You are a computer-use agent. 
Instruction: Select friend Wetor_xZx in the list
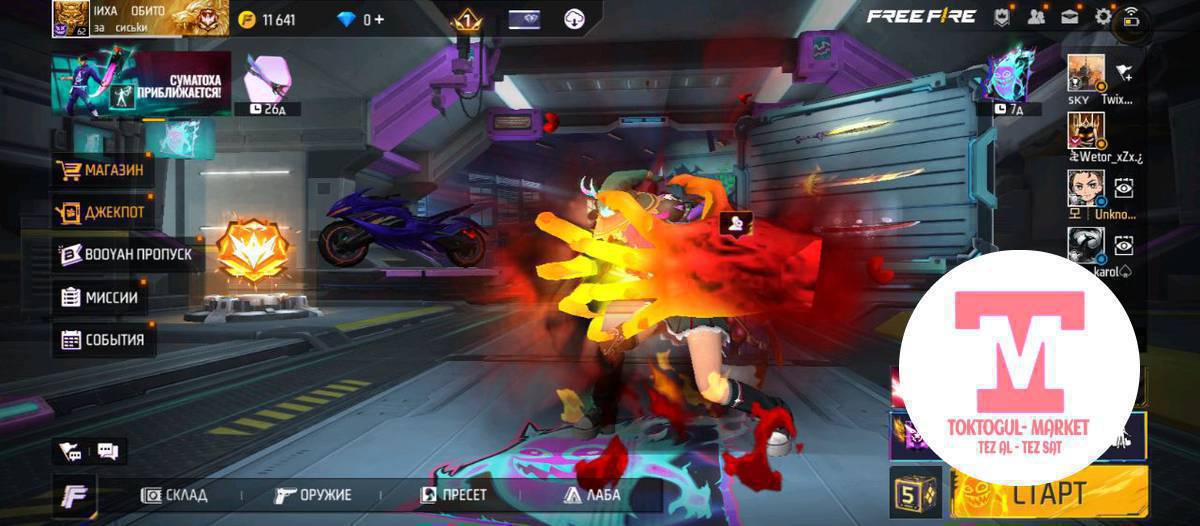coord(1086,133)
